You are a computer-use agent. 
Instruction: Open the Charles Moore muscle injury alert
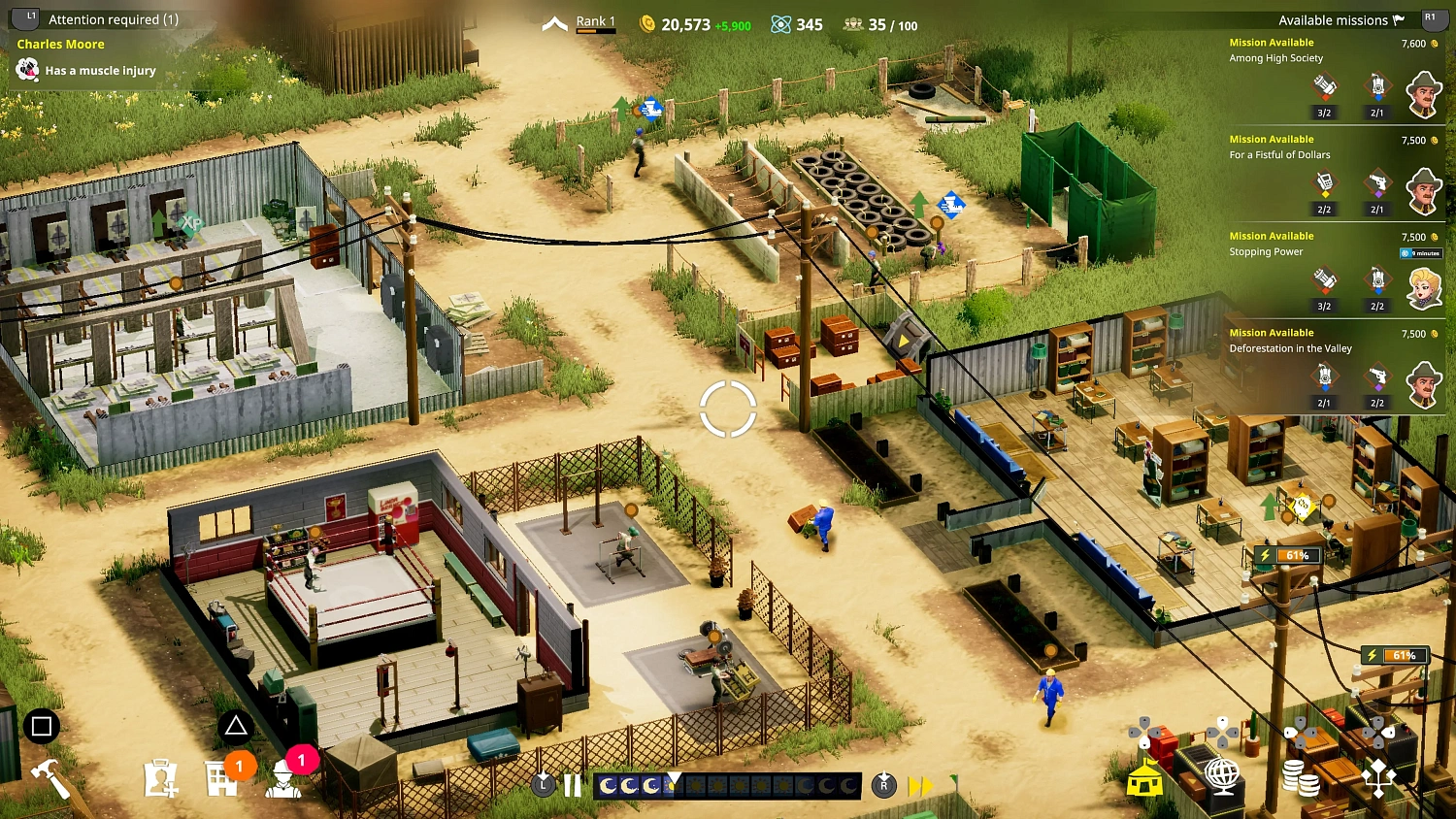[x=97, y=58]
